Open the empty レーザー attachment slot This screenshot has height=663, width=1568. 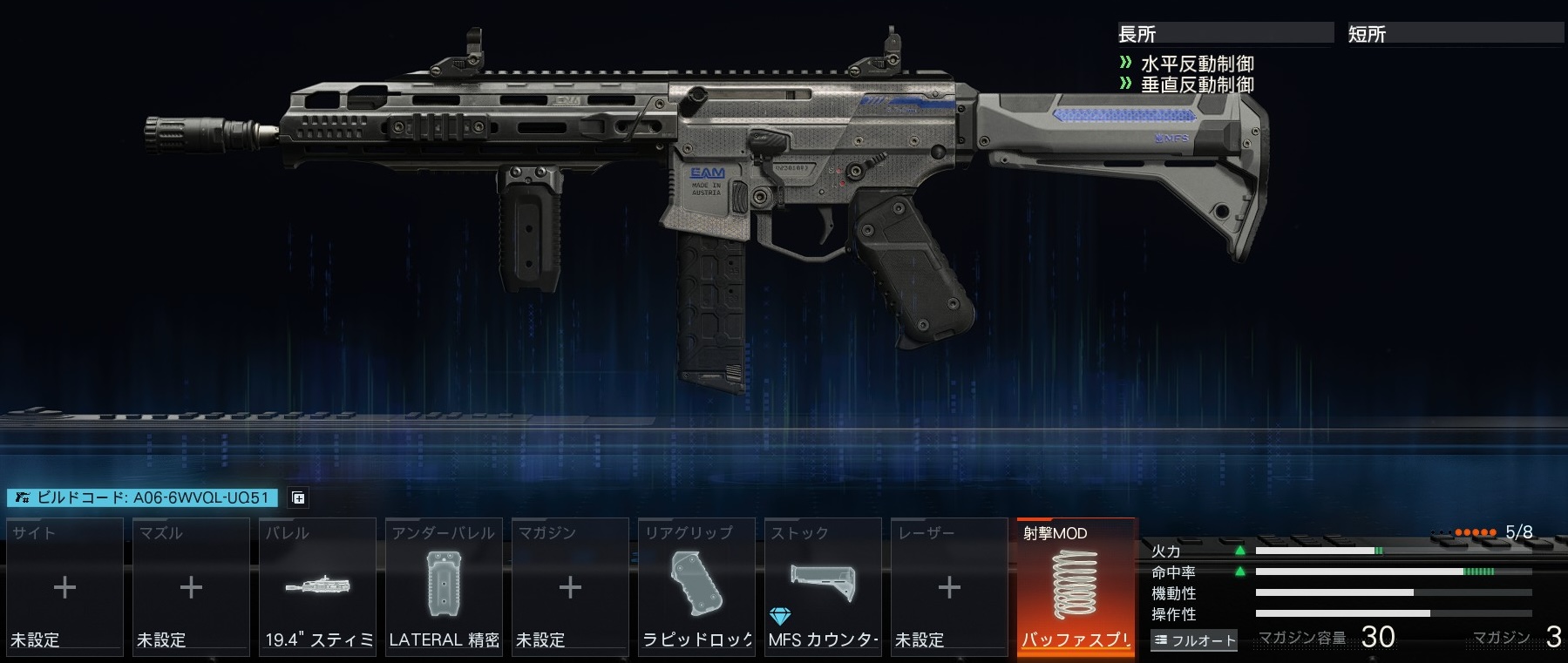[x=949, y=586]
